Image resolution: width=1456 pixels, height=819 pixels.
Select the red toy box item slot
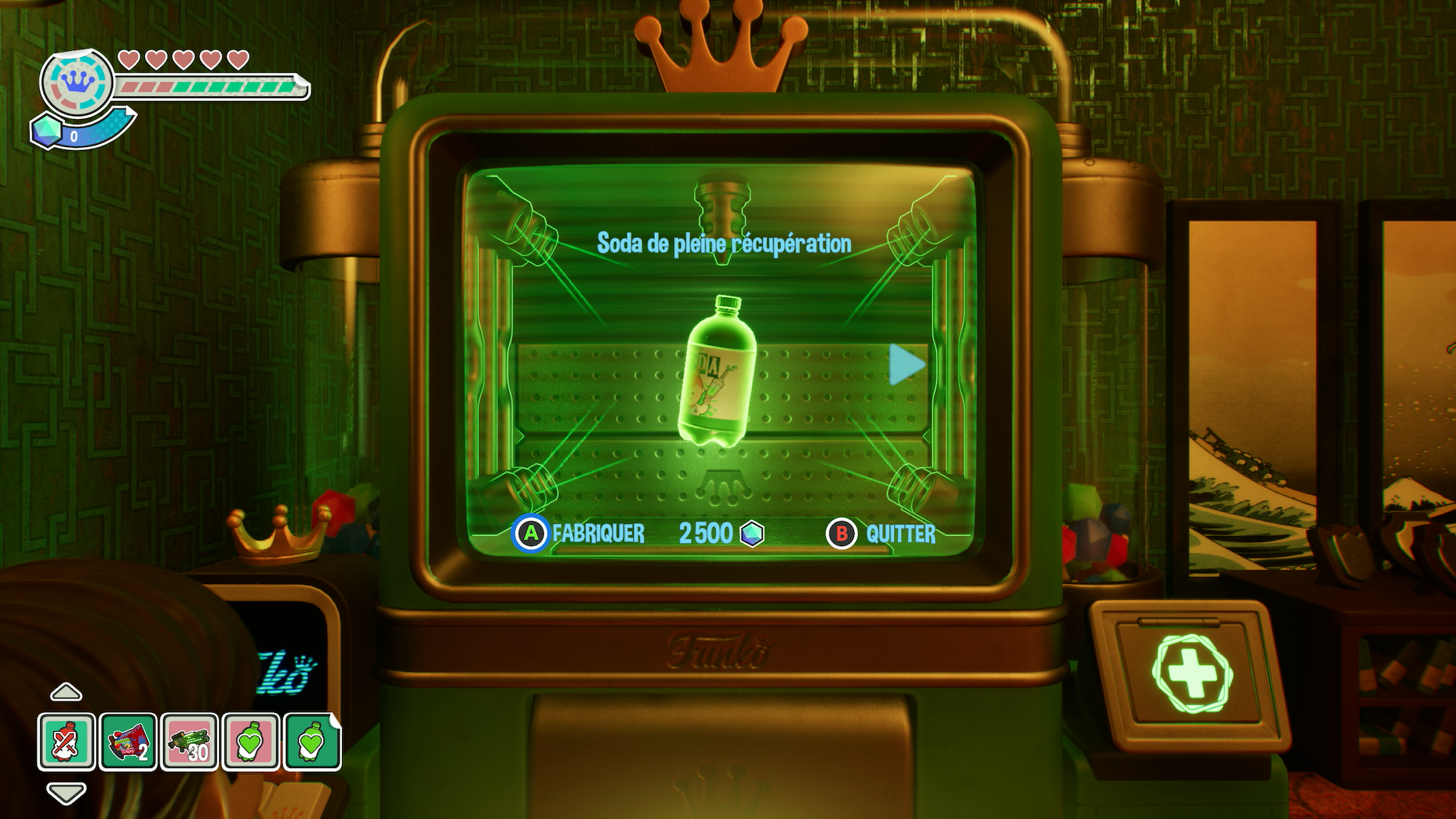pyautogui.click(x=128, y=742)
